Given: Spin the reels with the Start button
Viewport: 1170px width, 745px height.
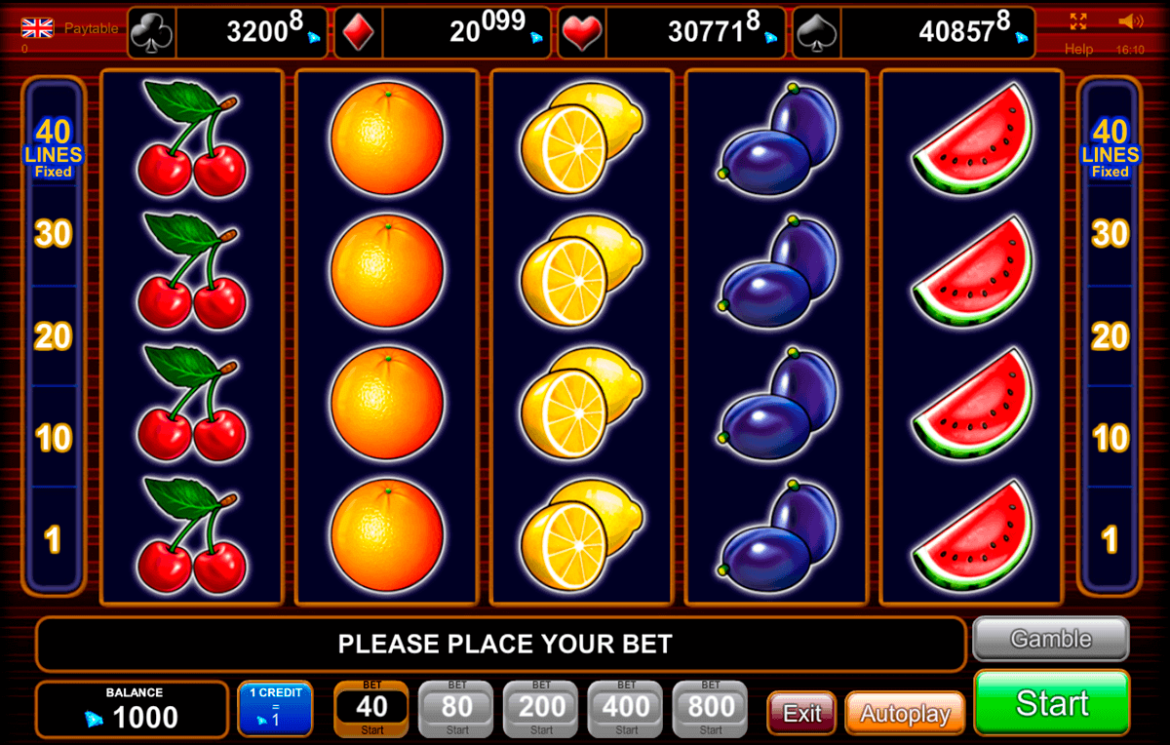Looking at the screenshot, I should point(1051,704).
